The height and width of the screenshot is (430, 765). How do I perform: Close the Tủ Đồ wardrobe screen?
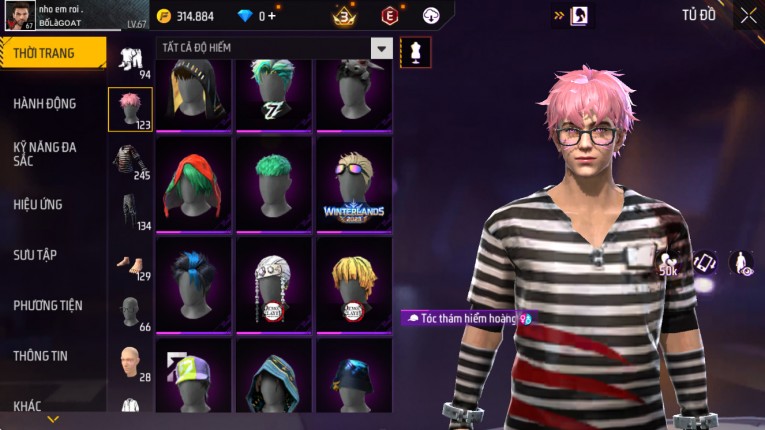[x=748, y=15]
